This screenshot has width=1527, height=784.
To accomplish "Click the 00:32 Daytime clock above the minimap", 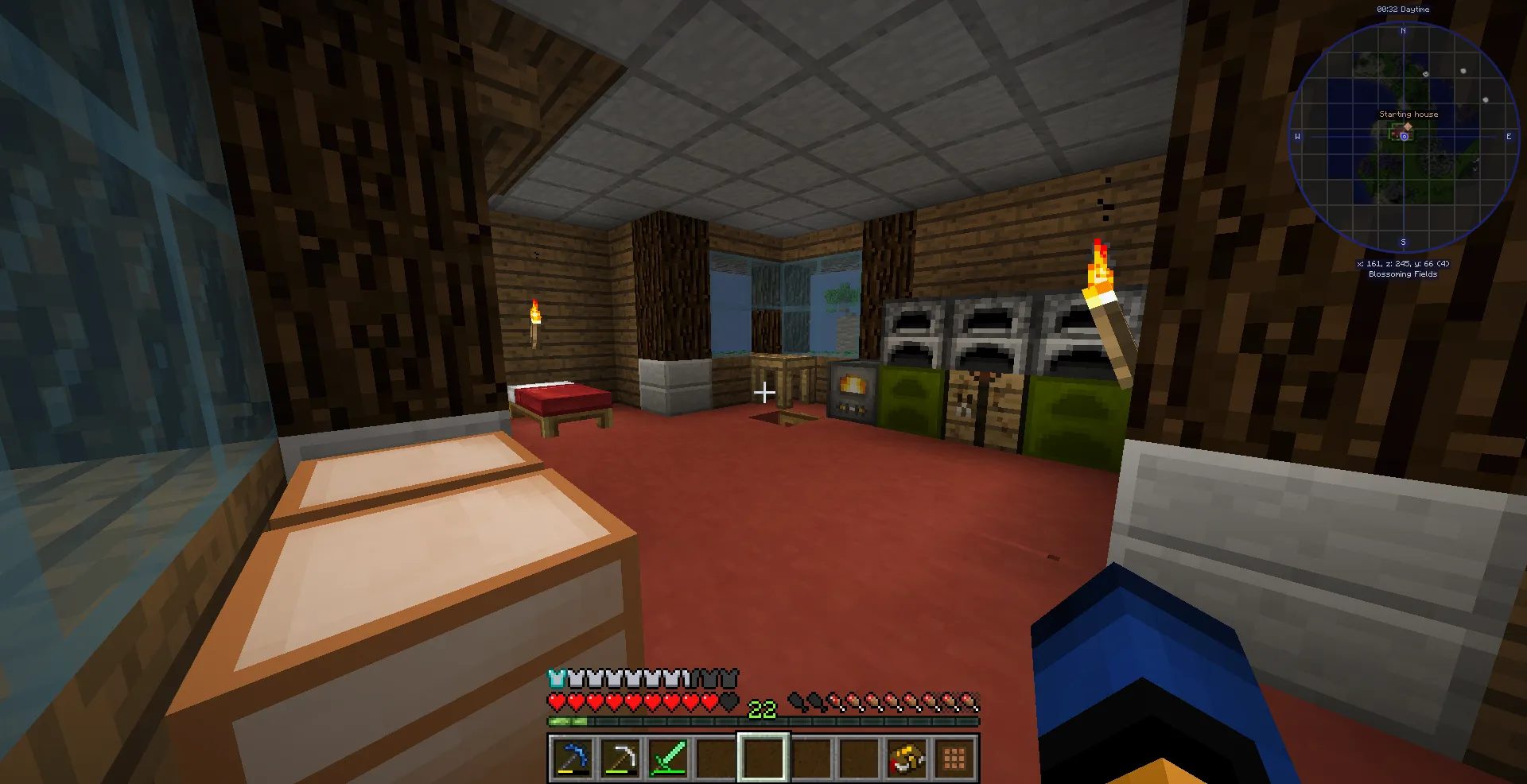I will click(x=1401, y=9).
